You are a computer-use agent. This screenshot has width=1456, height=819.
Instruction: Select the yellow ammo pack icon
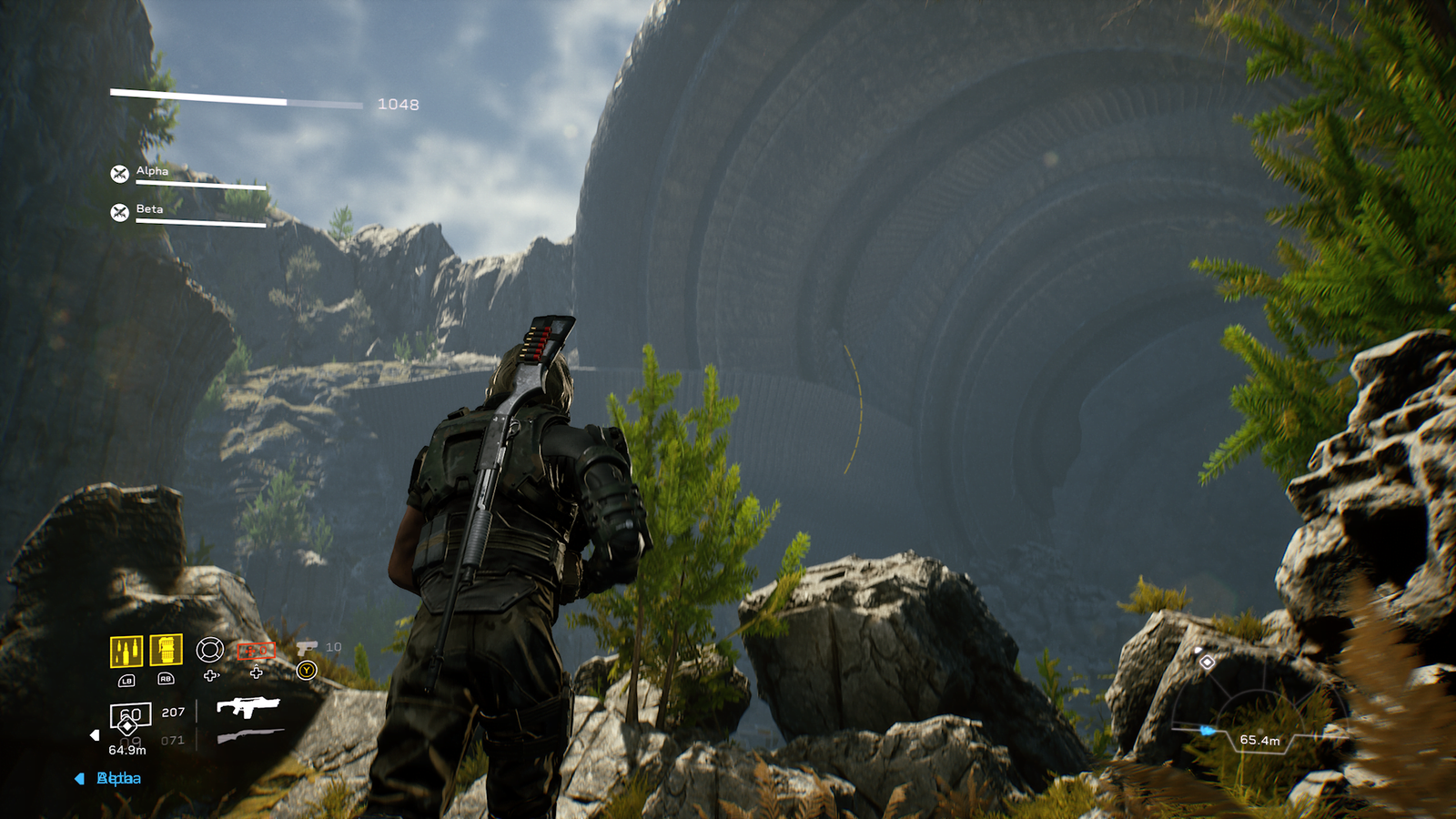126,652
